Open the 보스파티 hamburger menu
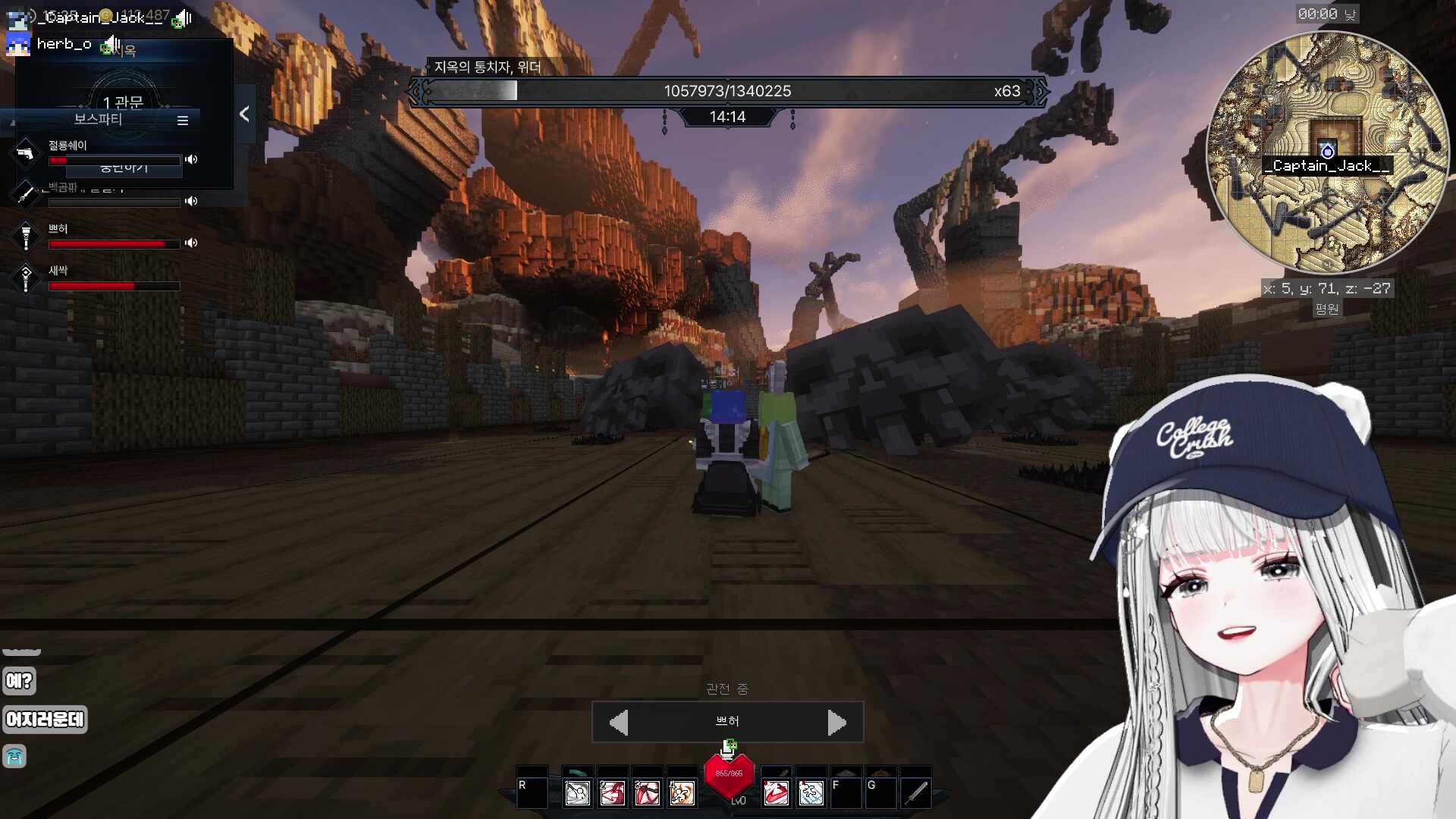The image size is (1456, 819). pos(183,120)
